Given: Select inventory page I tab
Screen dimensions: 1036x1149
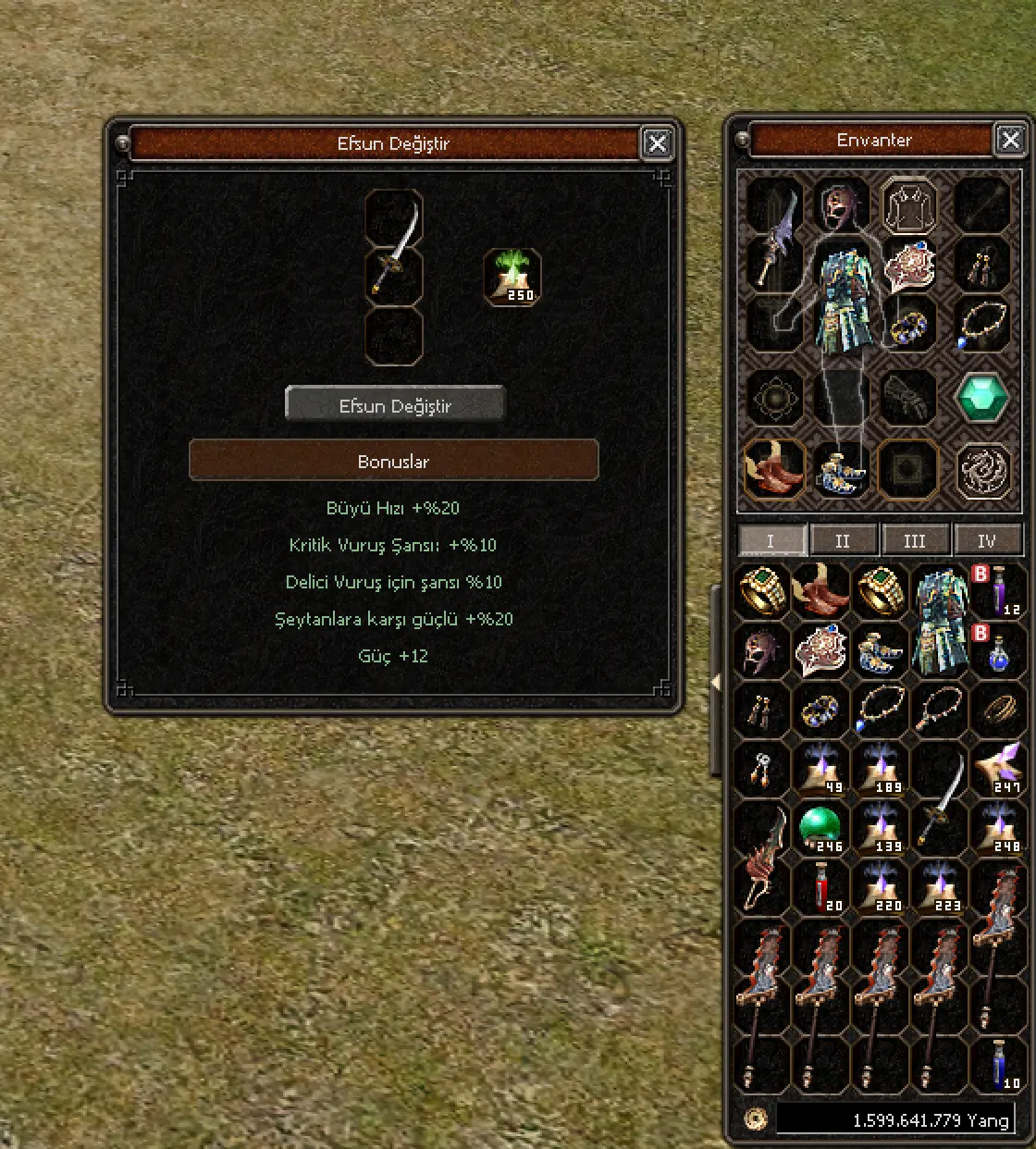Looking at the screenshot, I should [770, 540].
